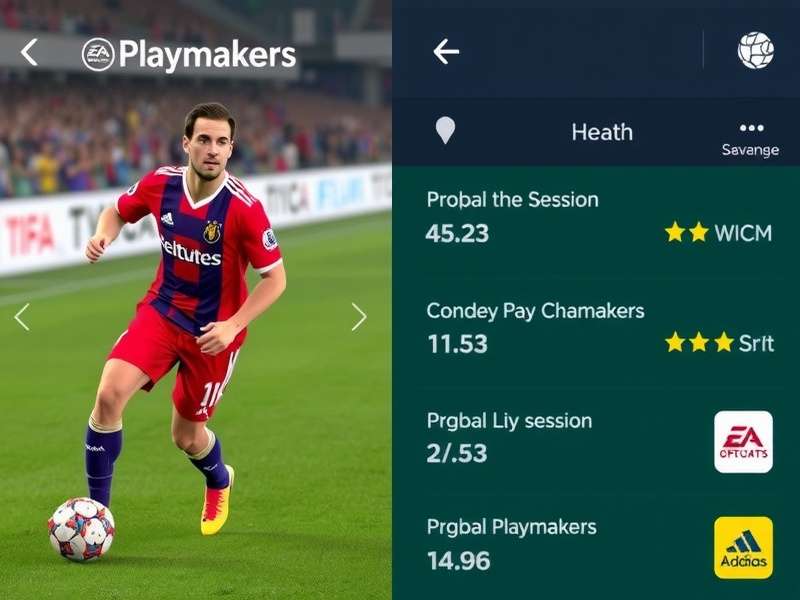Click the back arrow in the right panel

click(x=446, y=52)
